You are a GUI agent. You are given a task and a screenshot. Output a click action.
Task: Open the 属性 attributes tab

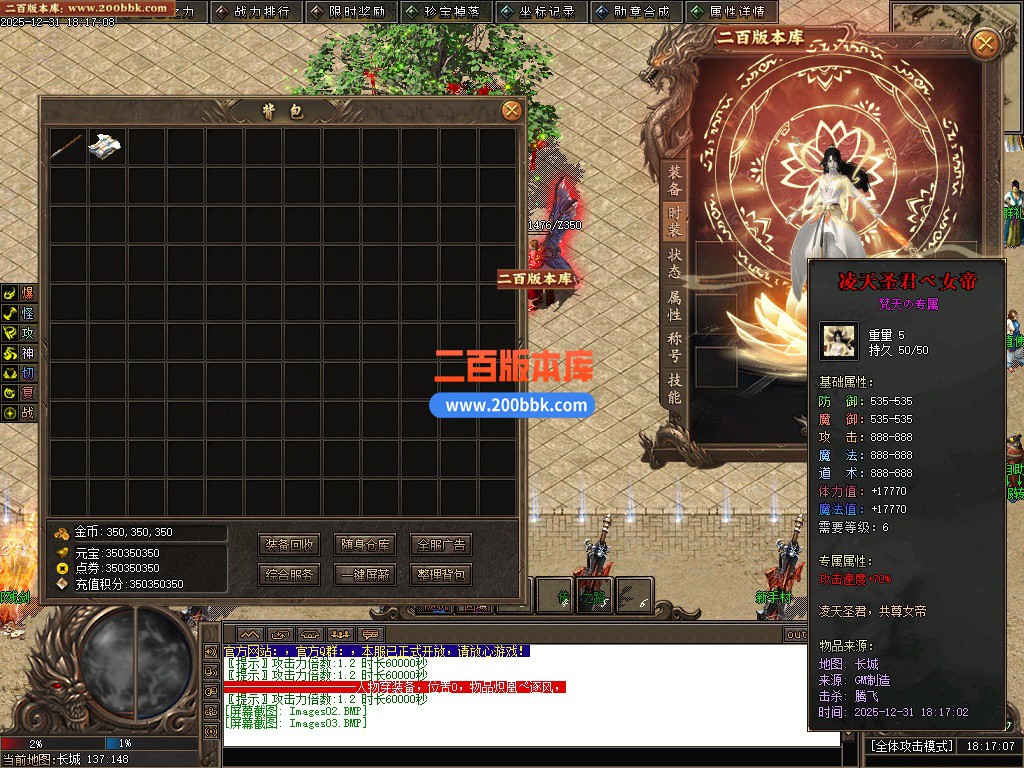point(675,306)
